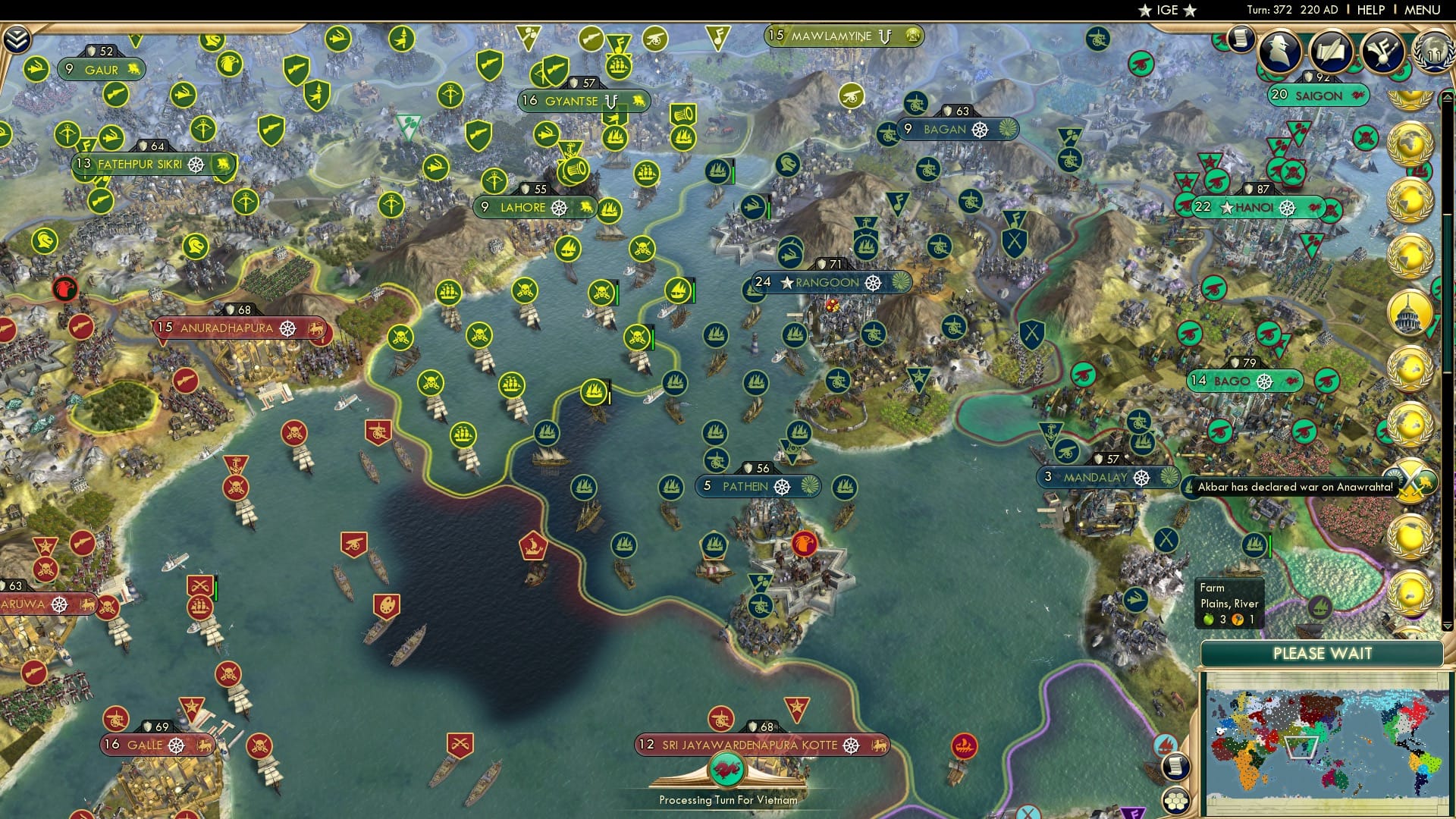This screenshot has height=819, width=1456.
Task: Click the IGE star in the top bar
Action: coord(1147,11)
